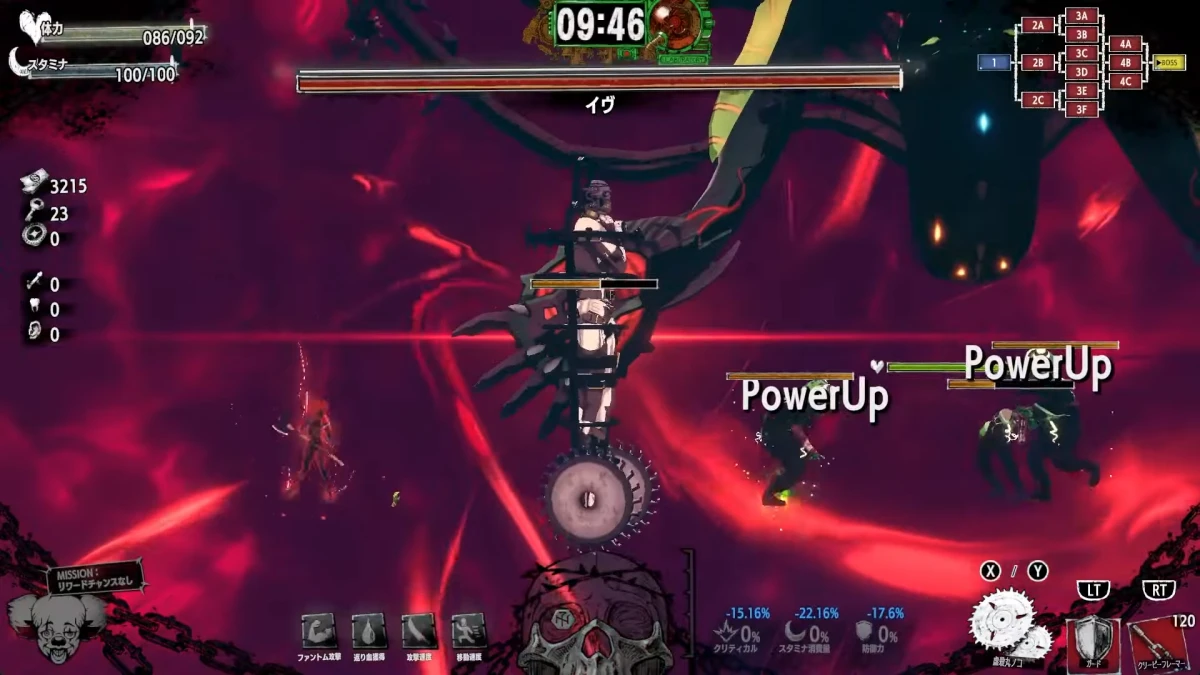
Task: Select the BOSS node on the stage map
Action: point(1171,63)
